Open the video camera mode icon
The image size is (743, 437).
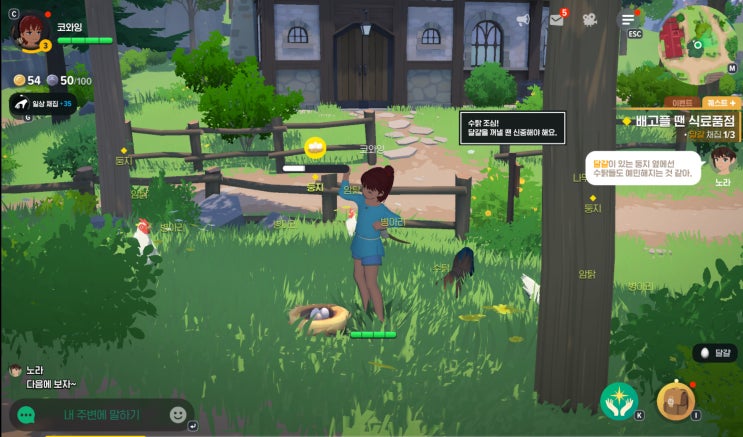pos(590,19)
